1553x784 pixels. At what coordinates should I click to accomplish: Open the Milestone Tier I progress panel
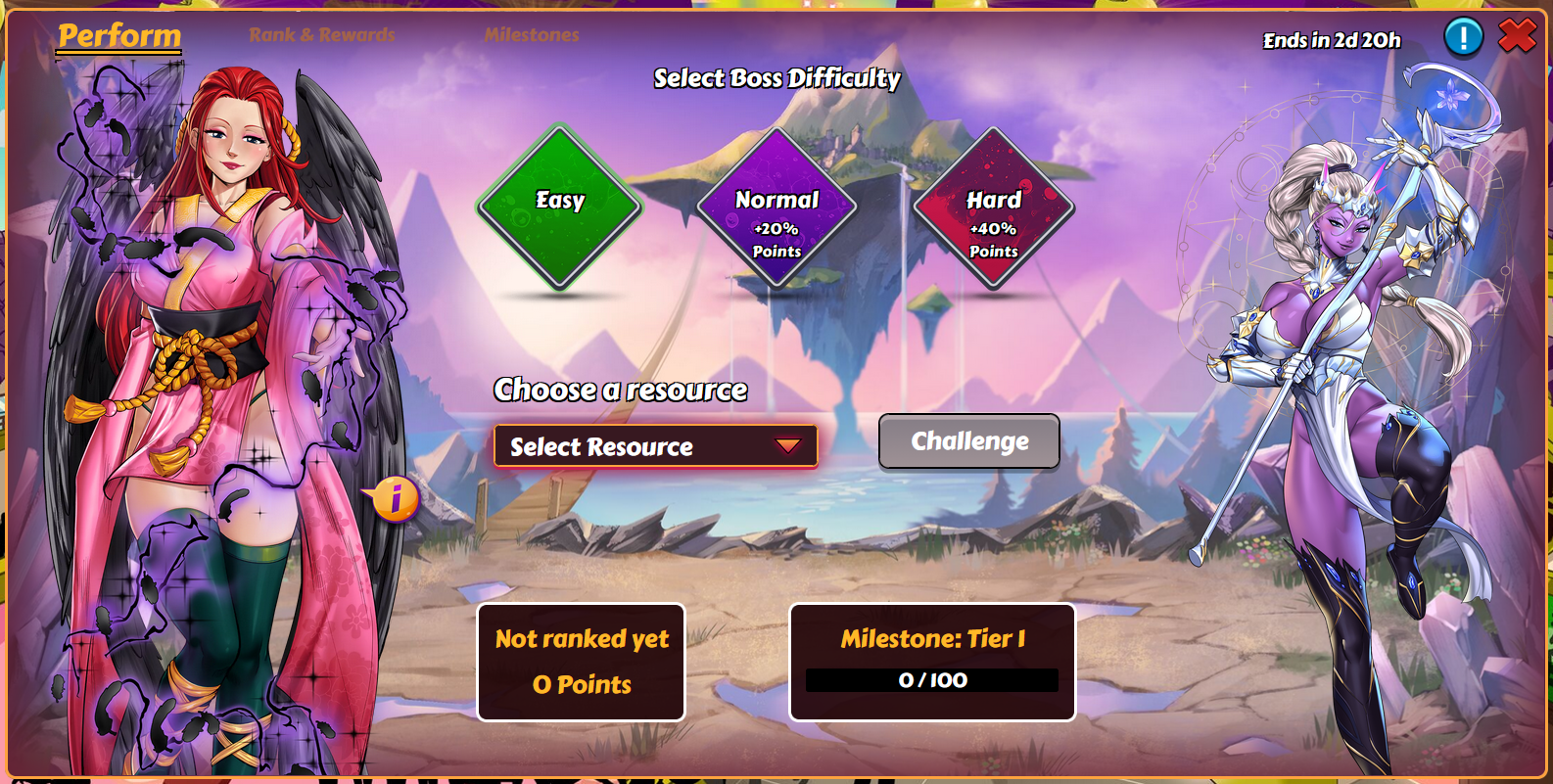coord(932,663)
